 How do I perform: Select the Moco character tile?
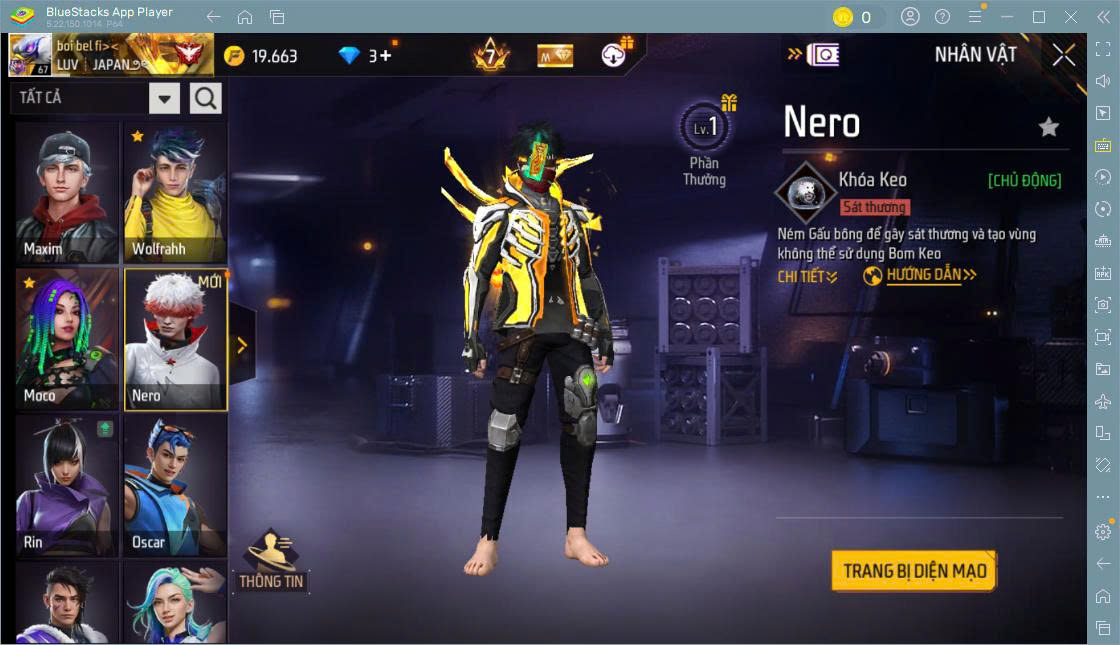tap(66, 340)
